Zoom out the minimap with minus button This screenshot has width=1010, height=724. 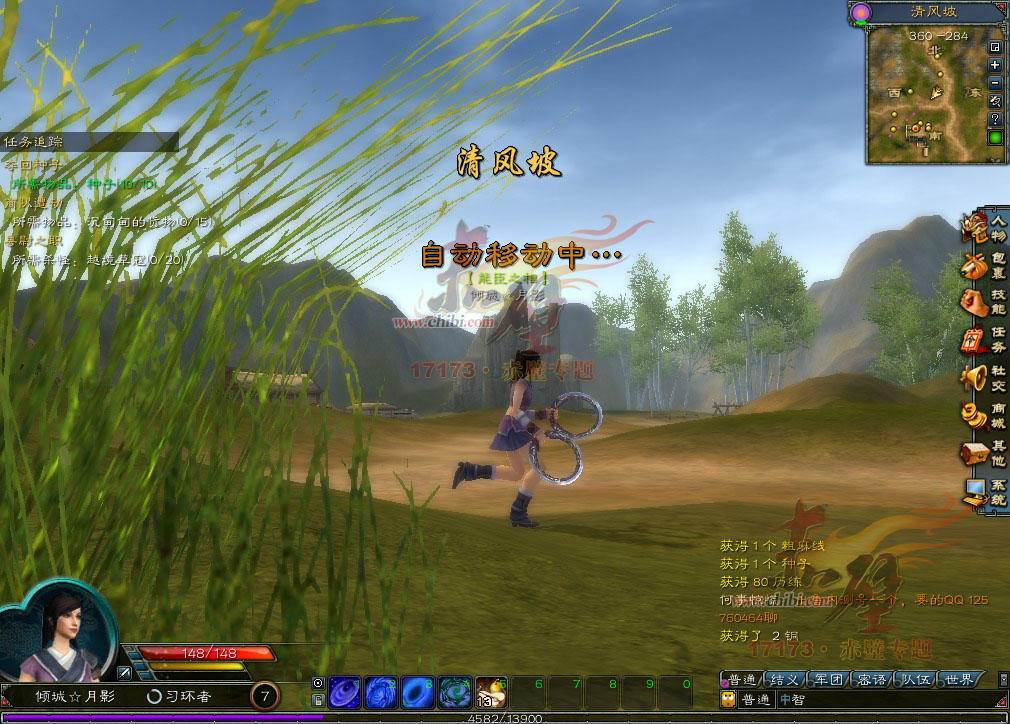pyautogui.click(x=995, y=83)
